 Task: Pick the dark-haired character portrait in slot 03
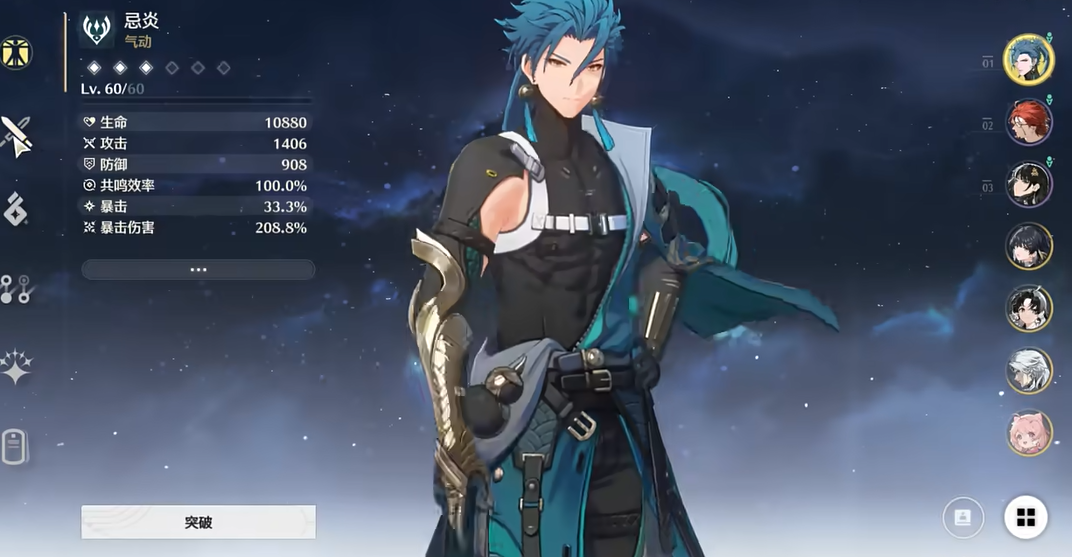[x=1028, y=185]
